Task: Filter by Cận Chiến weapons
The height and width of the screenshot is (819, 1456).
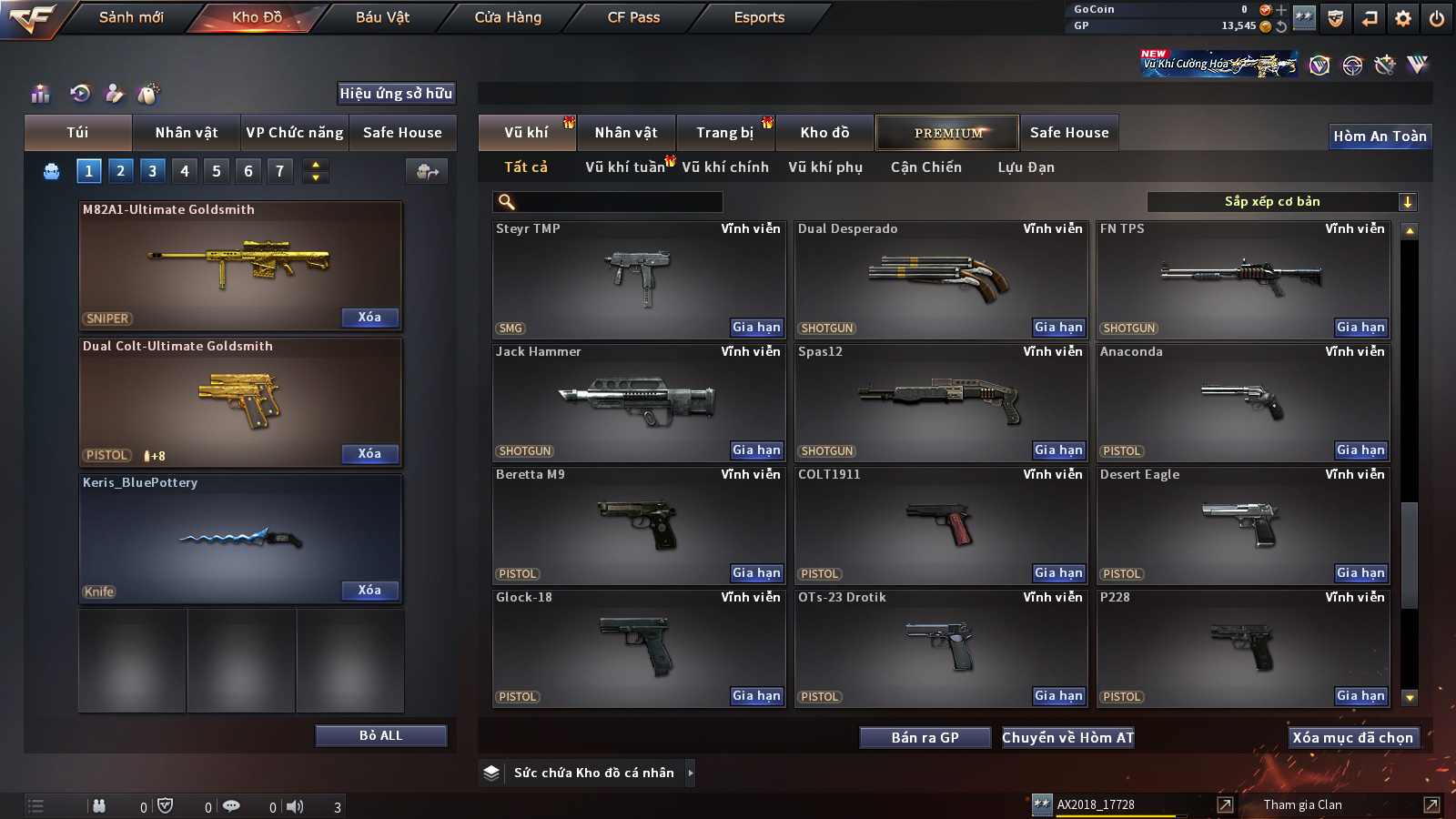Action: coord(925,167)
